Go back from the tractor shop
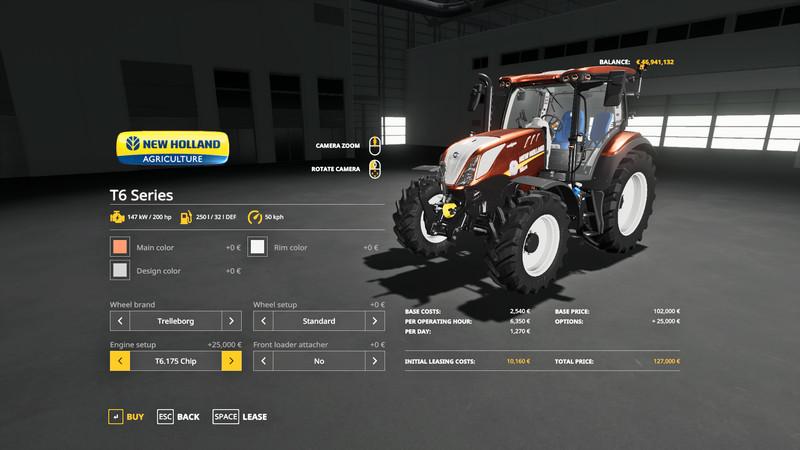Screen dimensions: 800x450 click(178, 416)
